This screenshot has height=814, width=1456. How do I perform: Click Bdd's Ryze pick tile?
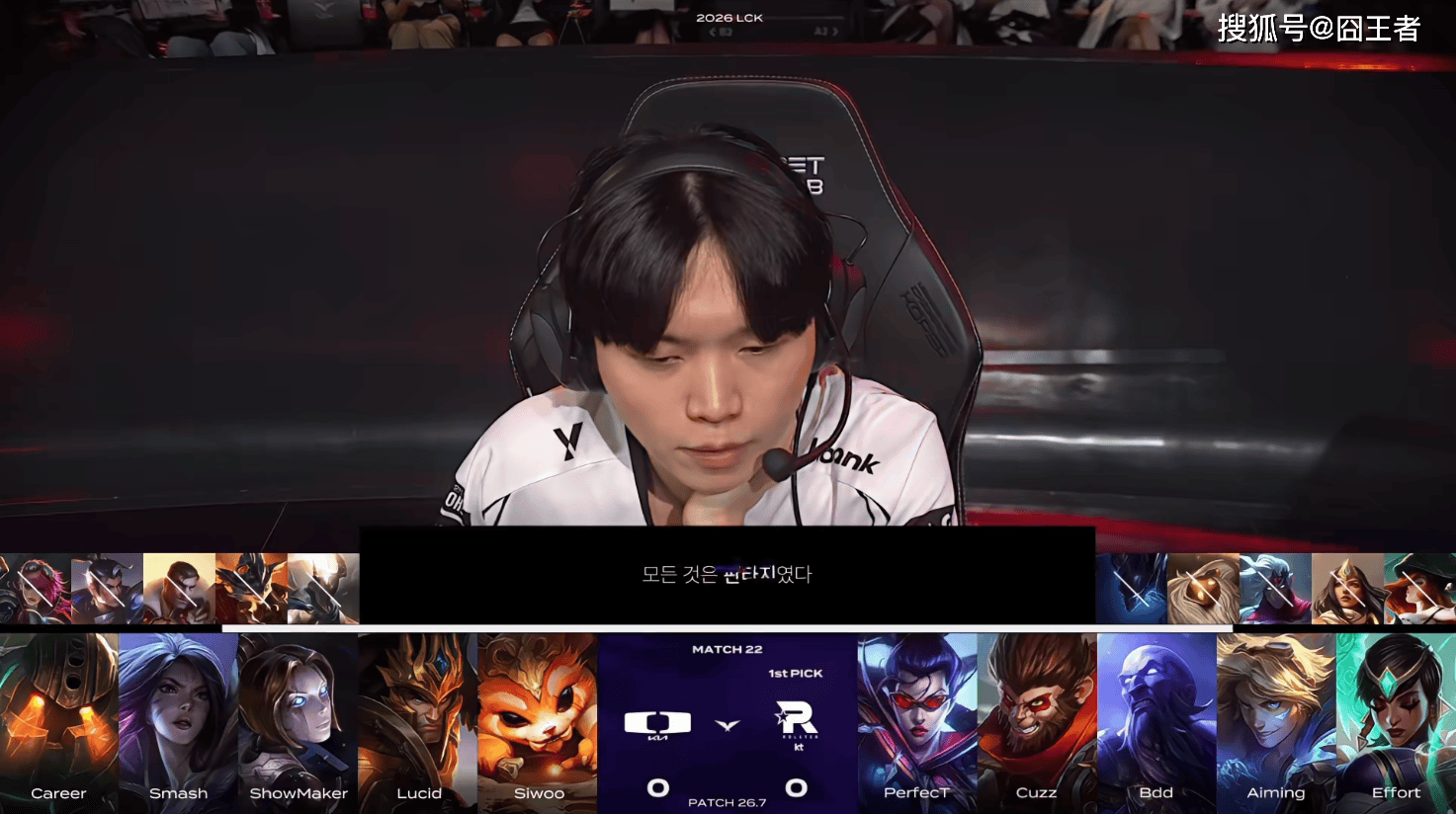click(1156, 721)
